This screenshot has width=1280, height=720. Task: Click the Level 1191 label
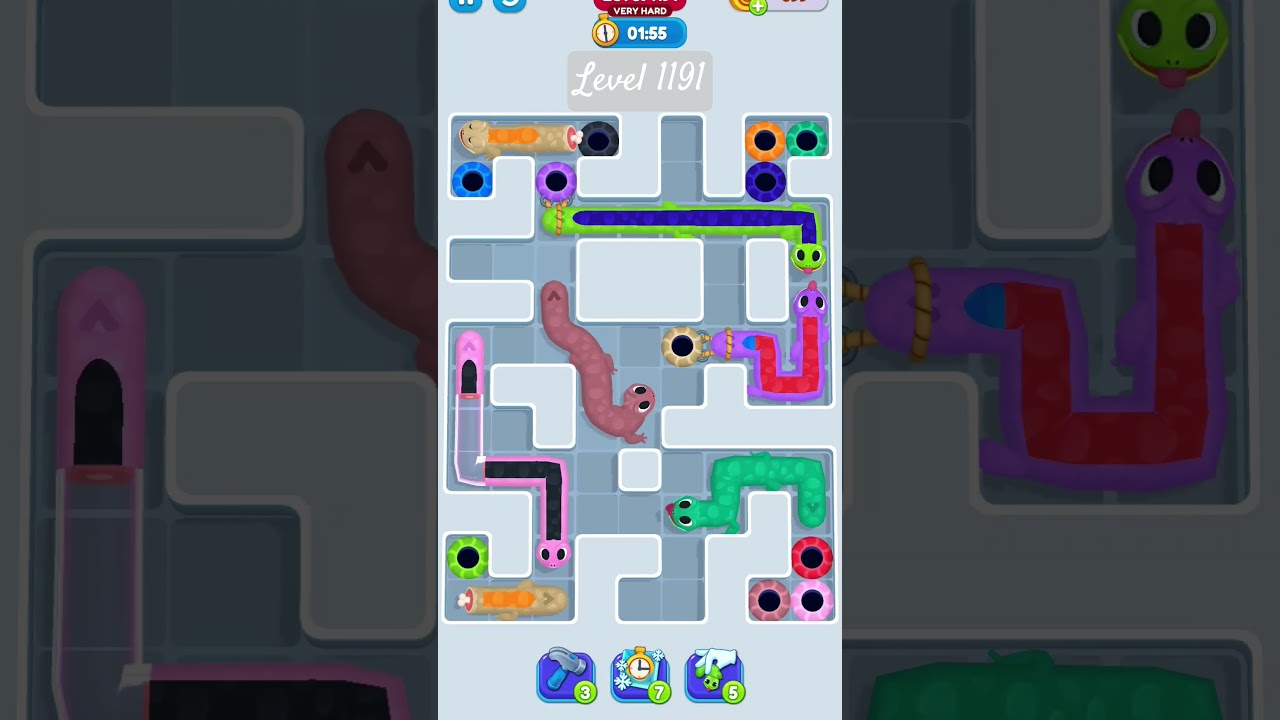[x=639, y=80]
